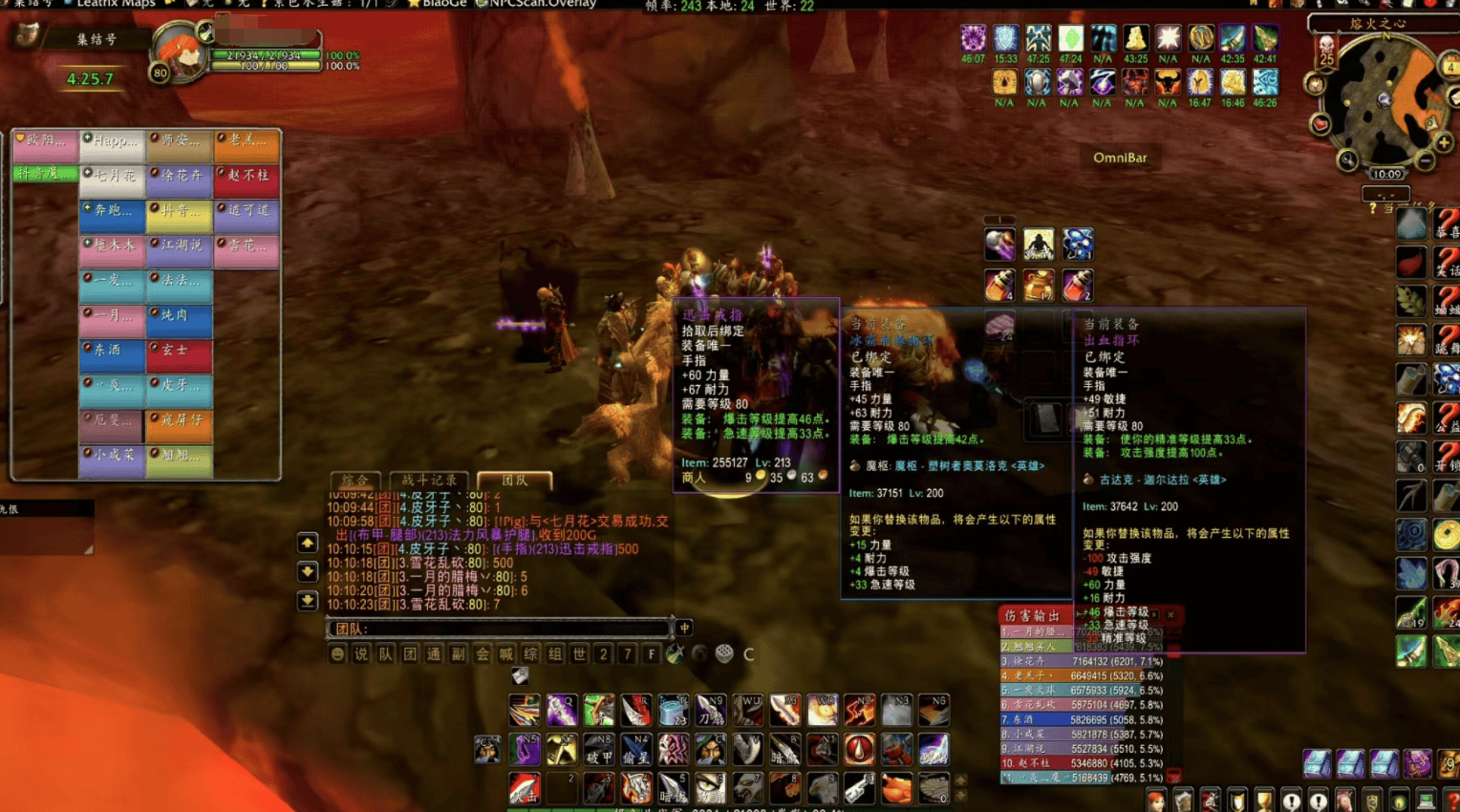This screenshot has width=1460, height=812.
Task: Activate the 破甲 ability on action bar
Action: [599, 750]
